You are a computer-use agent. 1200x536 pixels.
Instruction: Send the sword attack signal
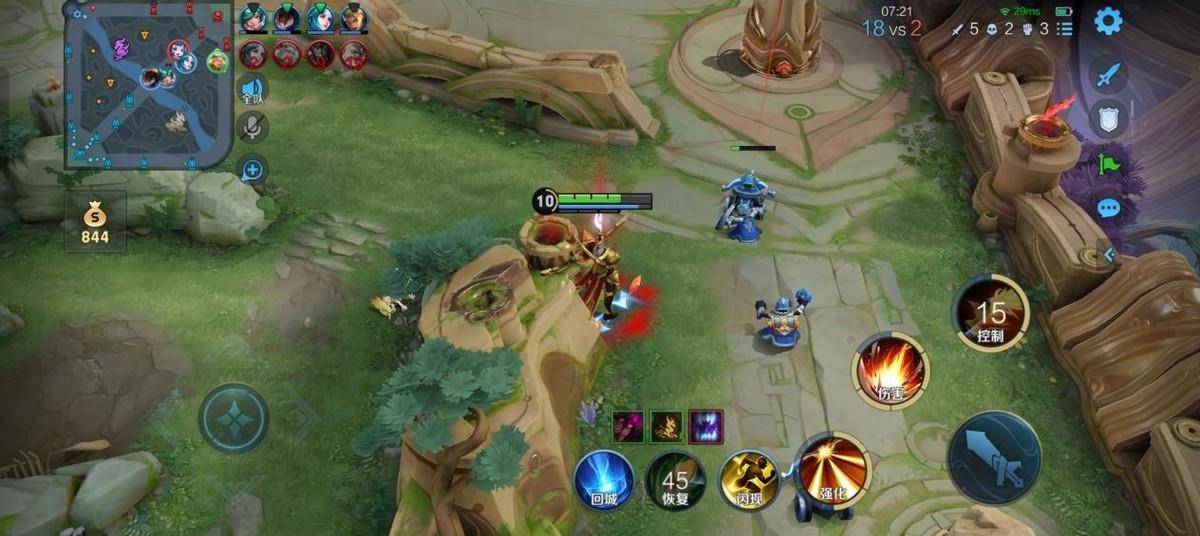click(1108, 74)
